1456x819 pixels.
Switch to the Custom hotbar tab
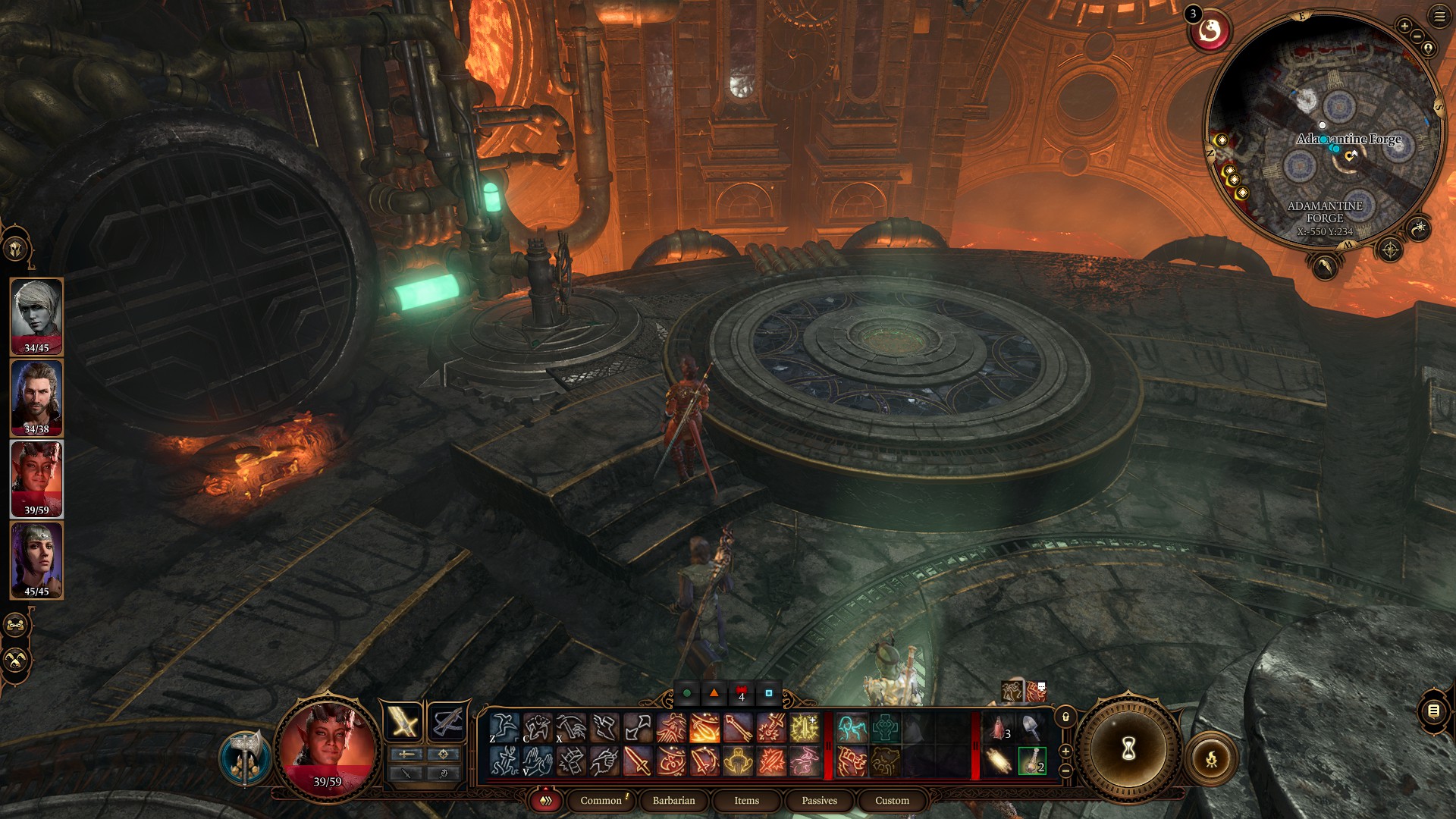pos(892,800)
